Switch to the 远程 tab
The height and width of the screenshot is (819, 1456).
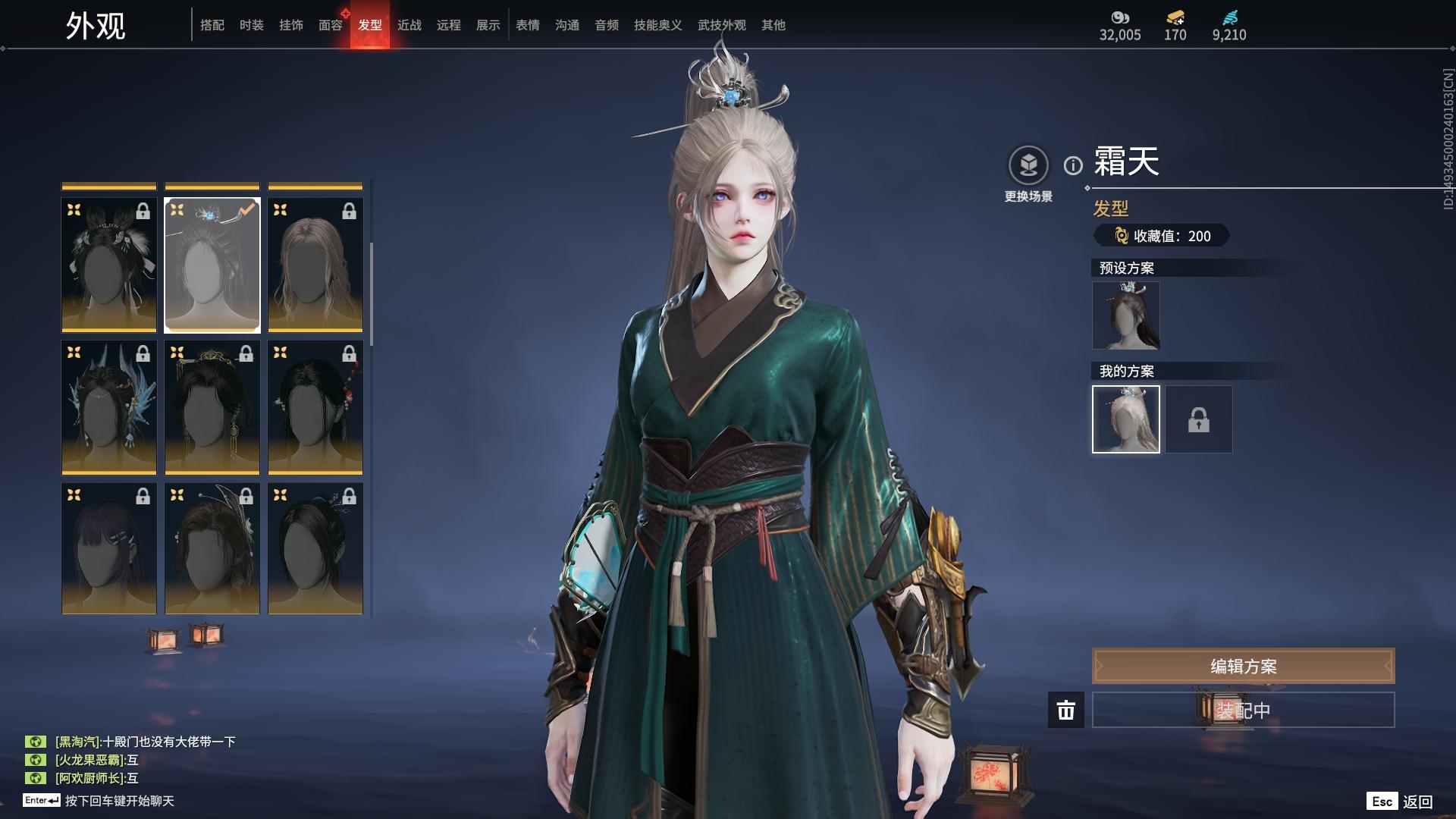point(449,25)
